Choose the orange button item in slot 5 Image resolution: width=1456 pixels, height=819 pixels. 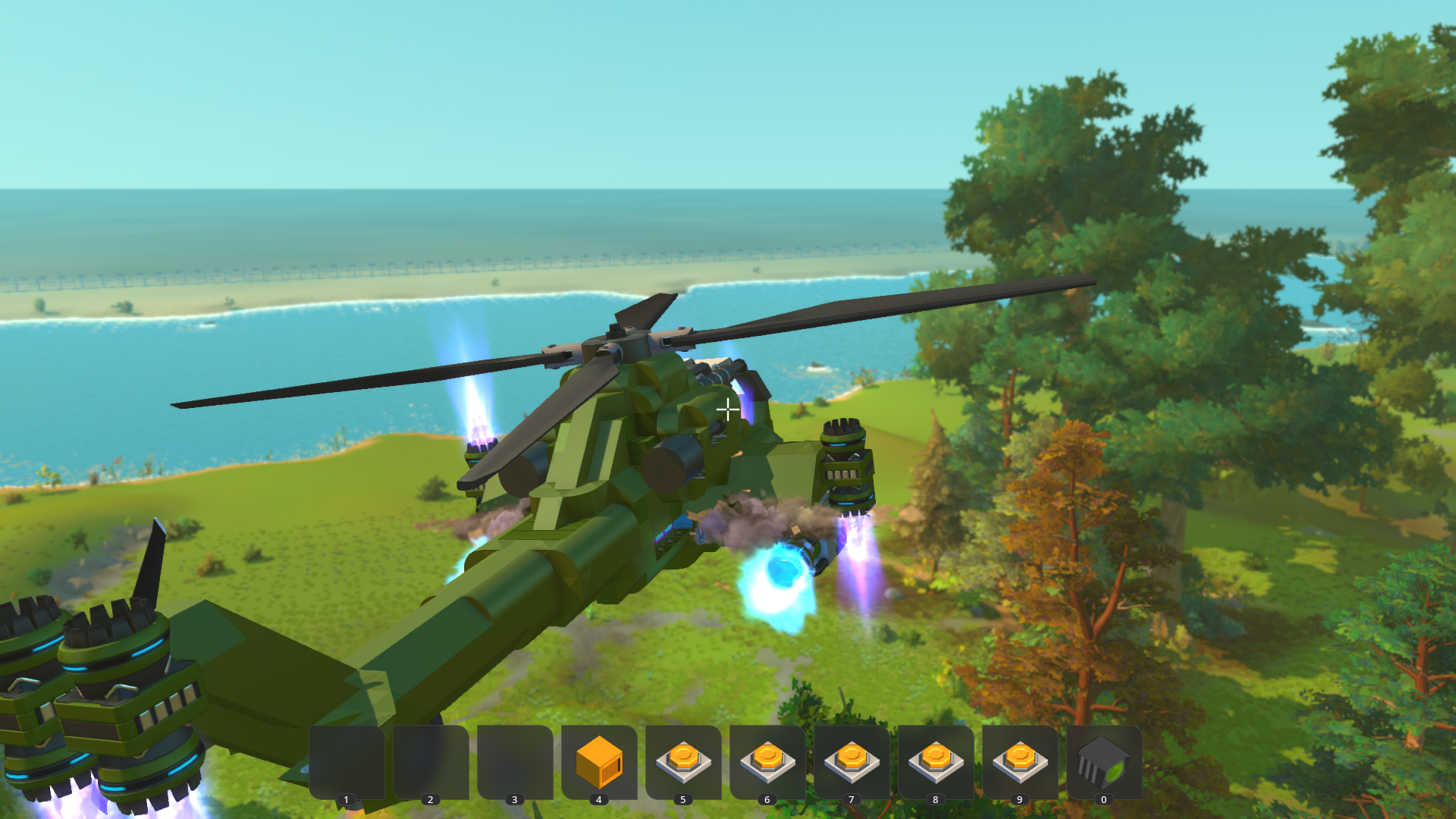pyautogui.click(x=683, y=761)
